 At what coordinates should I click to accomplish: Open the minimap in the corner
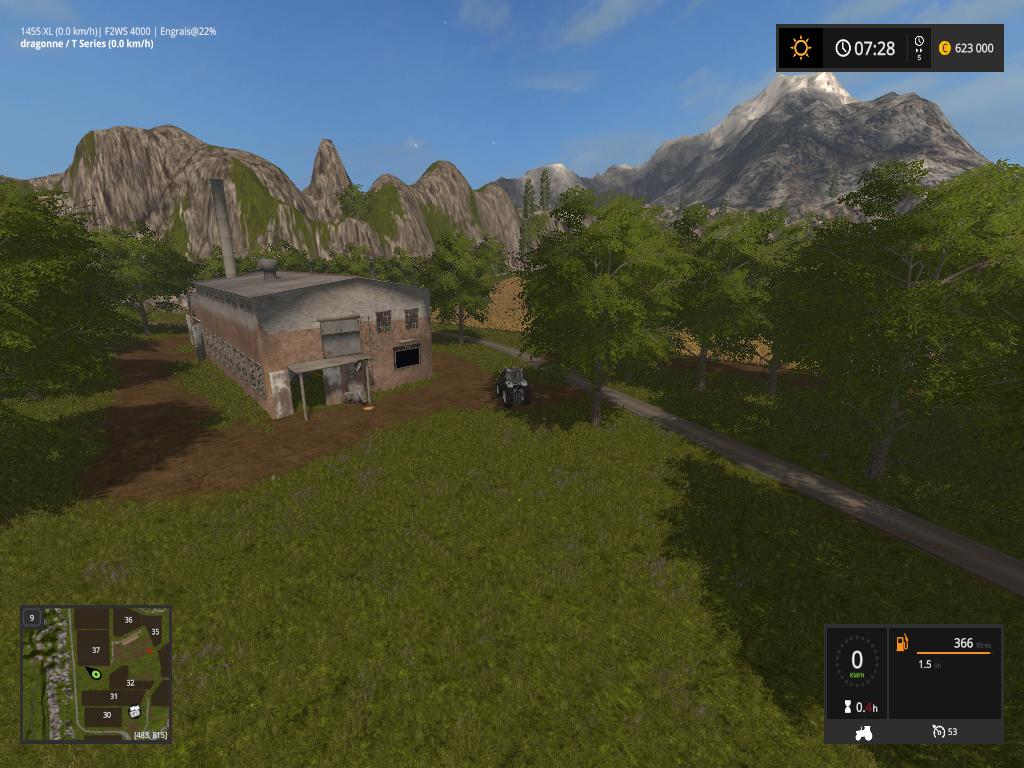tap(96, 674)
